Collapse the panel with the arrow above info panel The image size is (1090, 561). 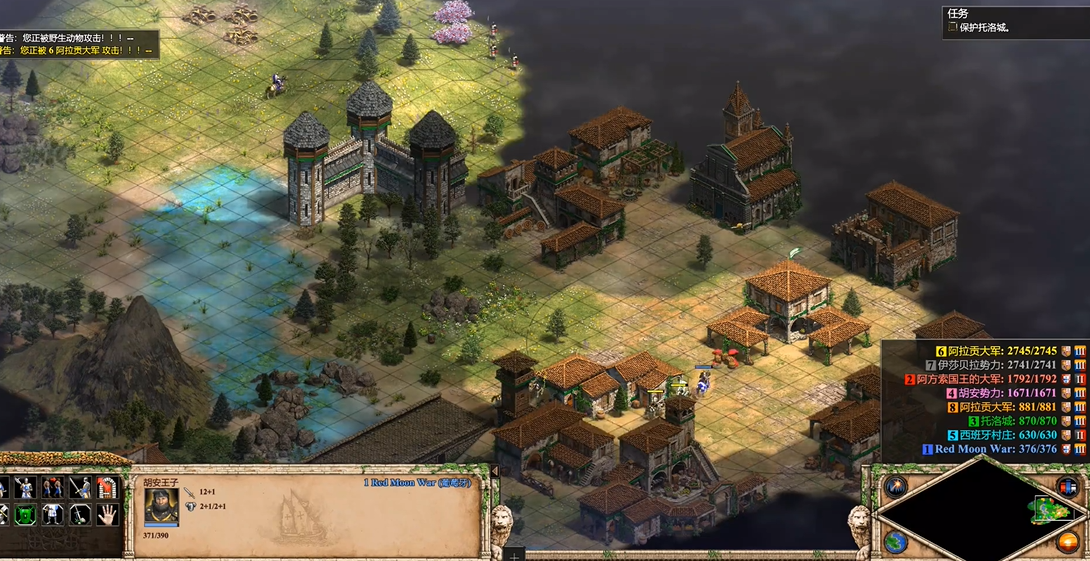493,471
